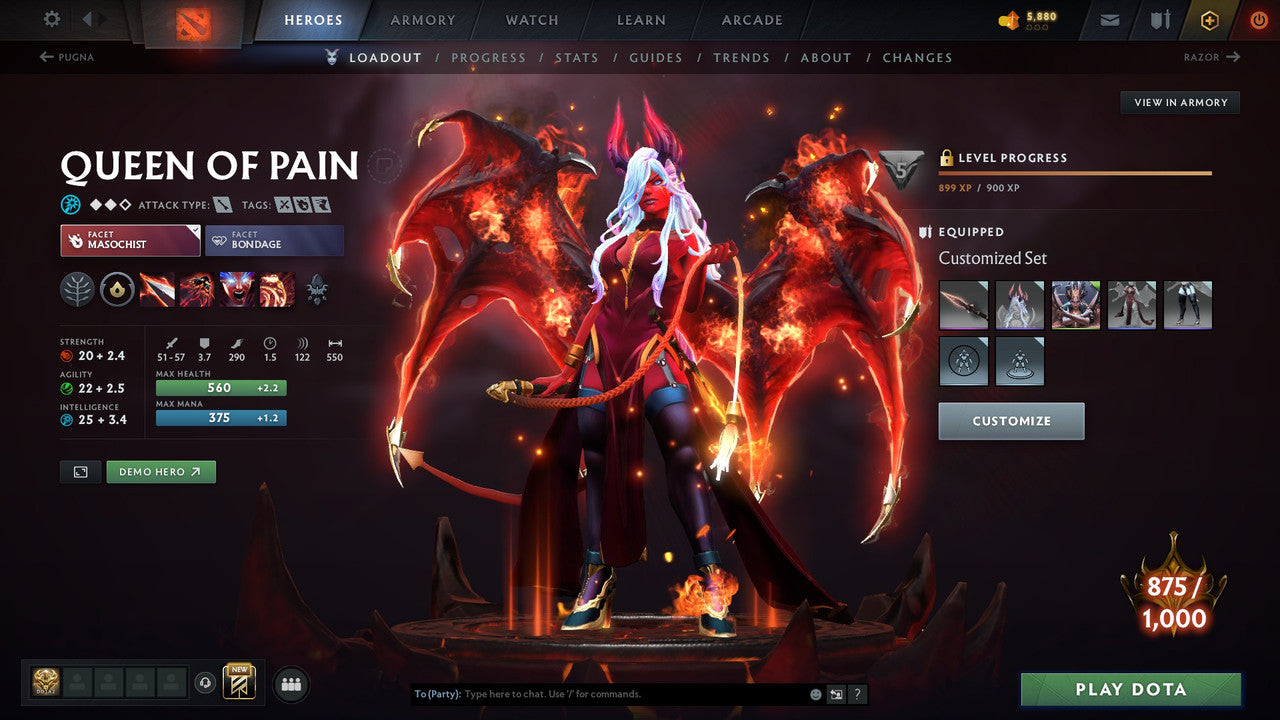Image resolution: width=1280 pixels, height=720 pixels.
Task: Click the weapon item thumbnail in Equipped set
Action: [x=963, y=305]
